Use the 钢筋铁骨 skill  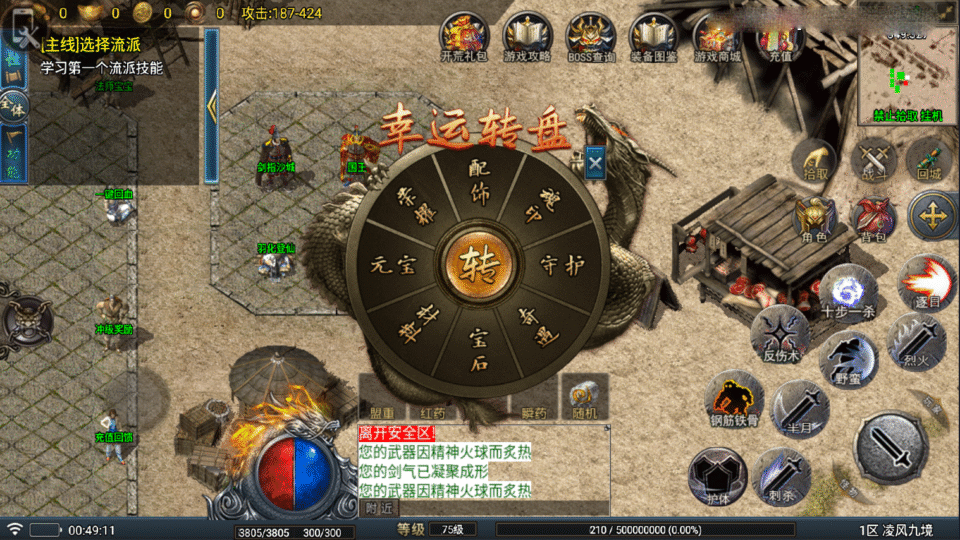(735, 399)
